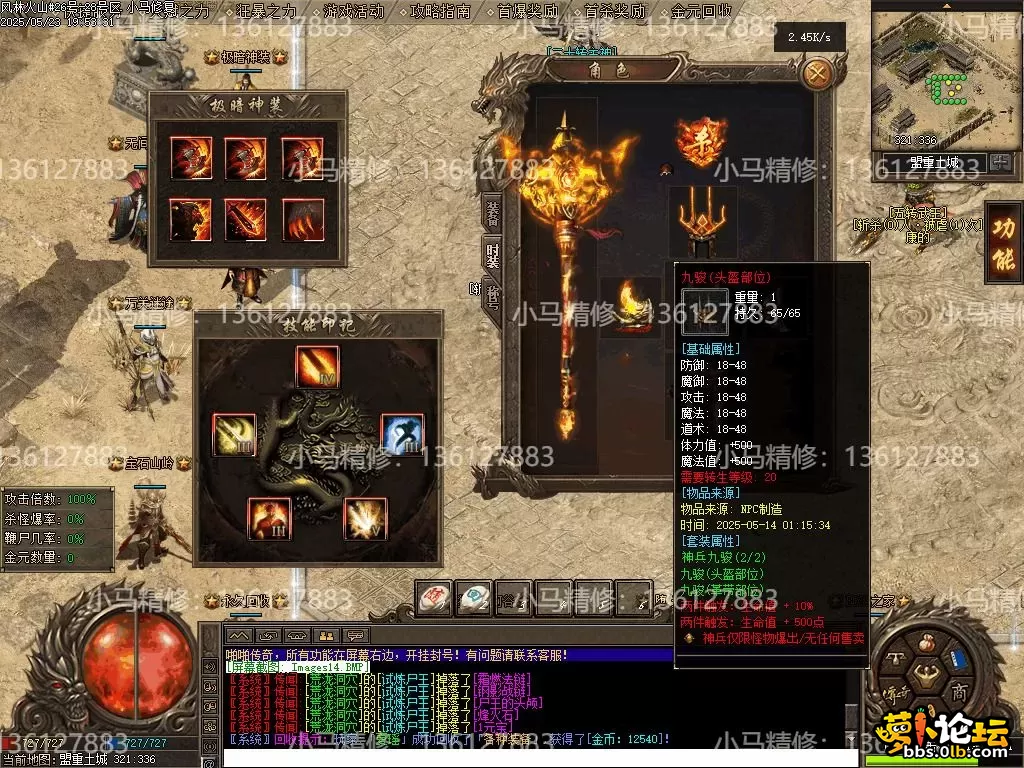This screenshot has height=768, width=1024.
Task: Select the top skill seal marked IV
Action: click(x=317, y=366)
